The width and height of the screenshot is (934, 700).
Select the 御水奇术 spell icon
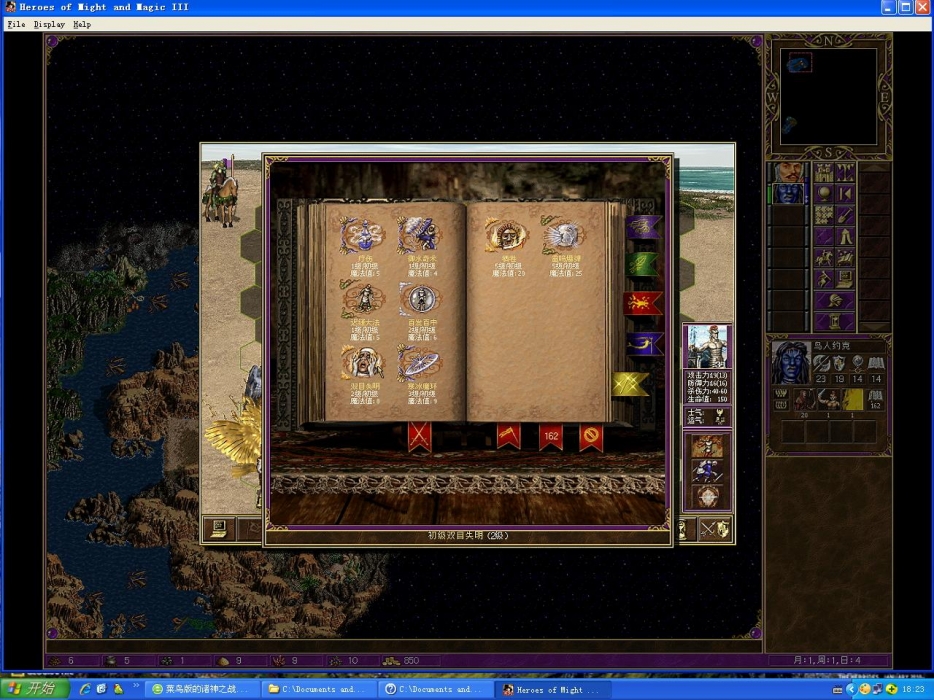point(417,235)
